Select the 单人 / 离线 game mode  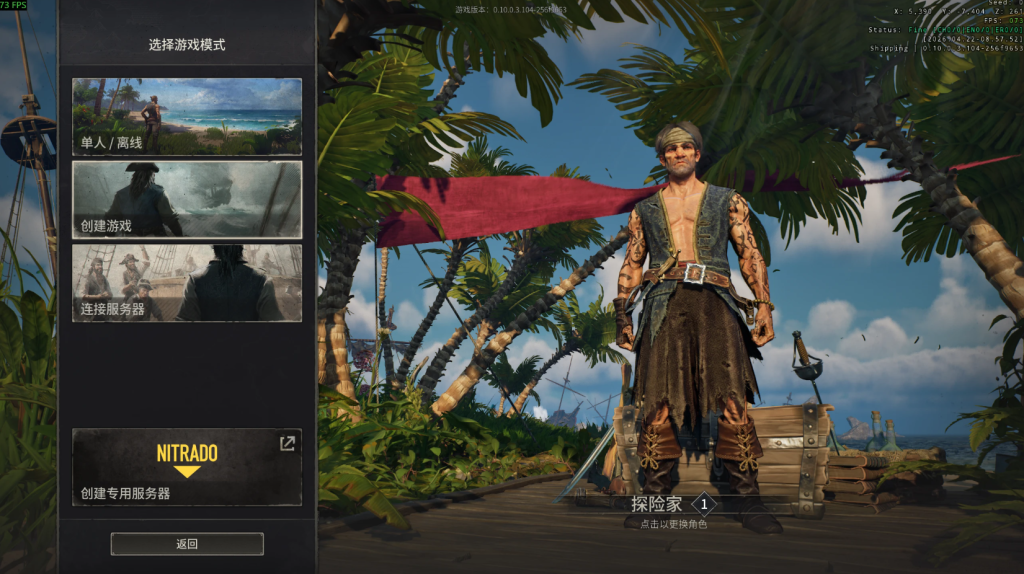click(x=187, y=117)
